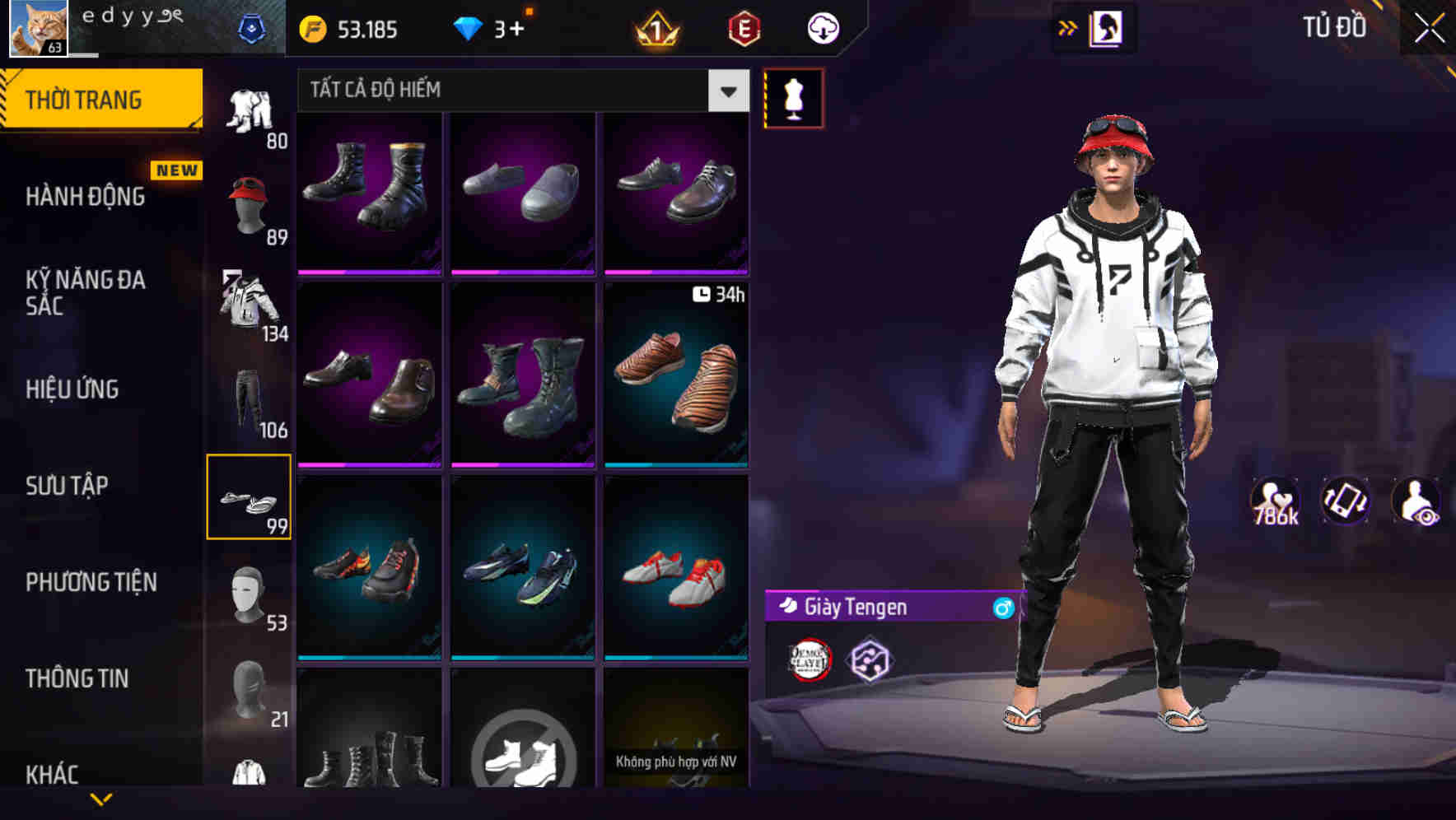Collapse the panel with the double-arrow icon

(x=1068, y=27)
